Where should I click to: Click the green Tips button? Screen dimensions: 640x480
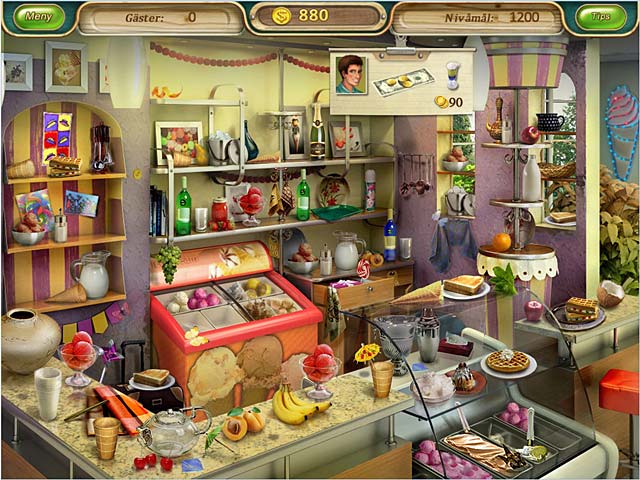click(601, 17)
